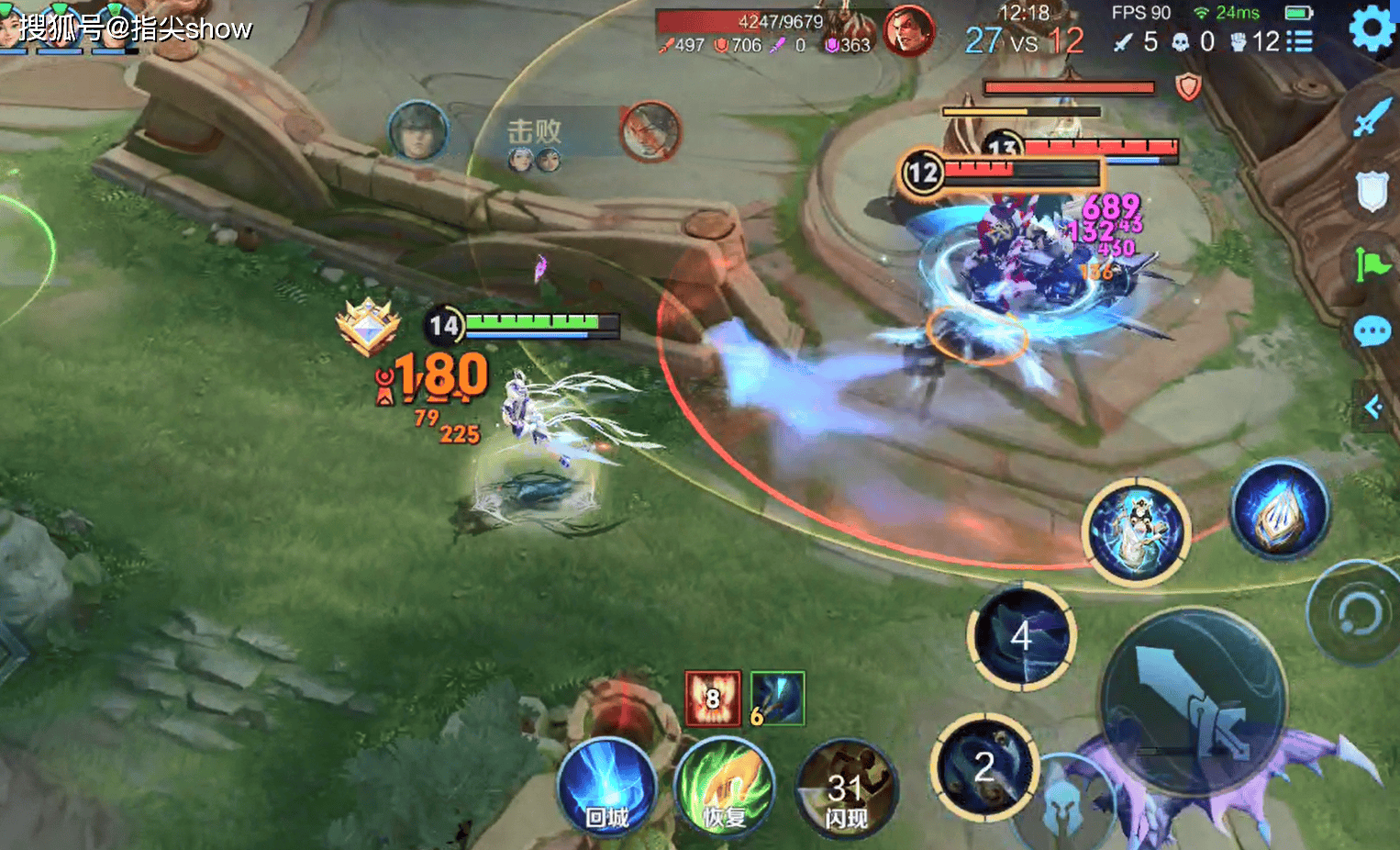Viewport: 1400px width, 850px height.
Task: Hit the basic attack sword button
Action: coord(1194,701)
